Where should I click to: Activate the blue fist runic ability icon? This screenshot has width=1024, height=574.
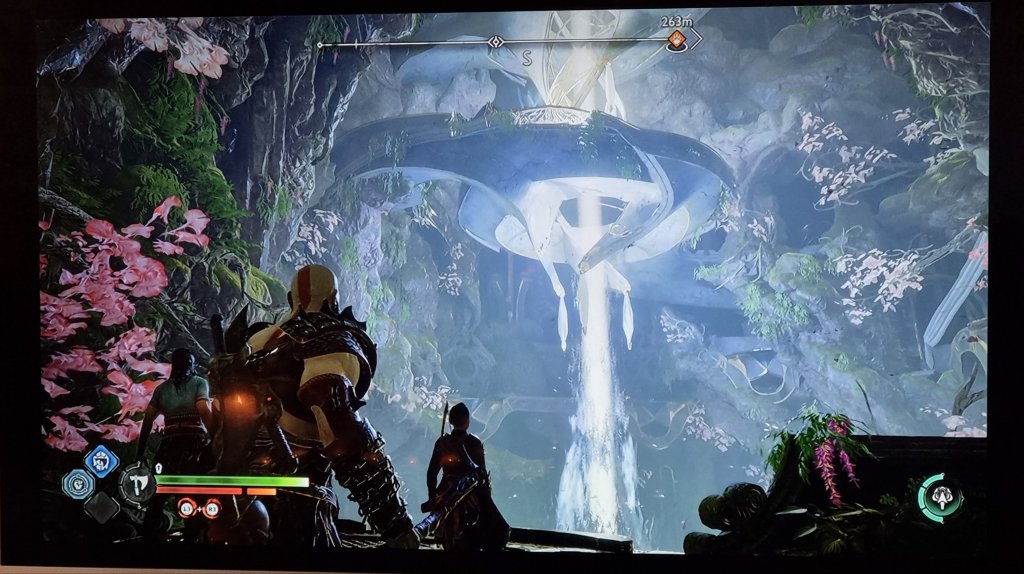[78, 484]
